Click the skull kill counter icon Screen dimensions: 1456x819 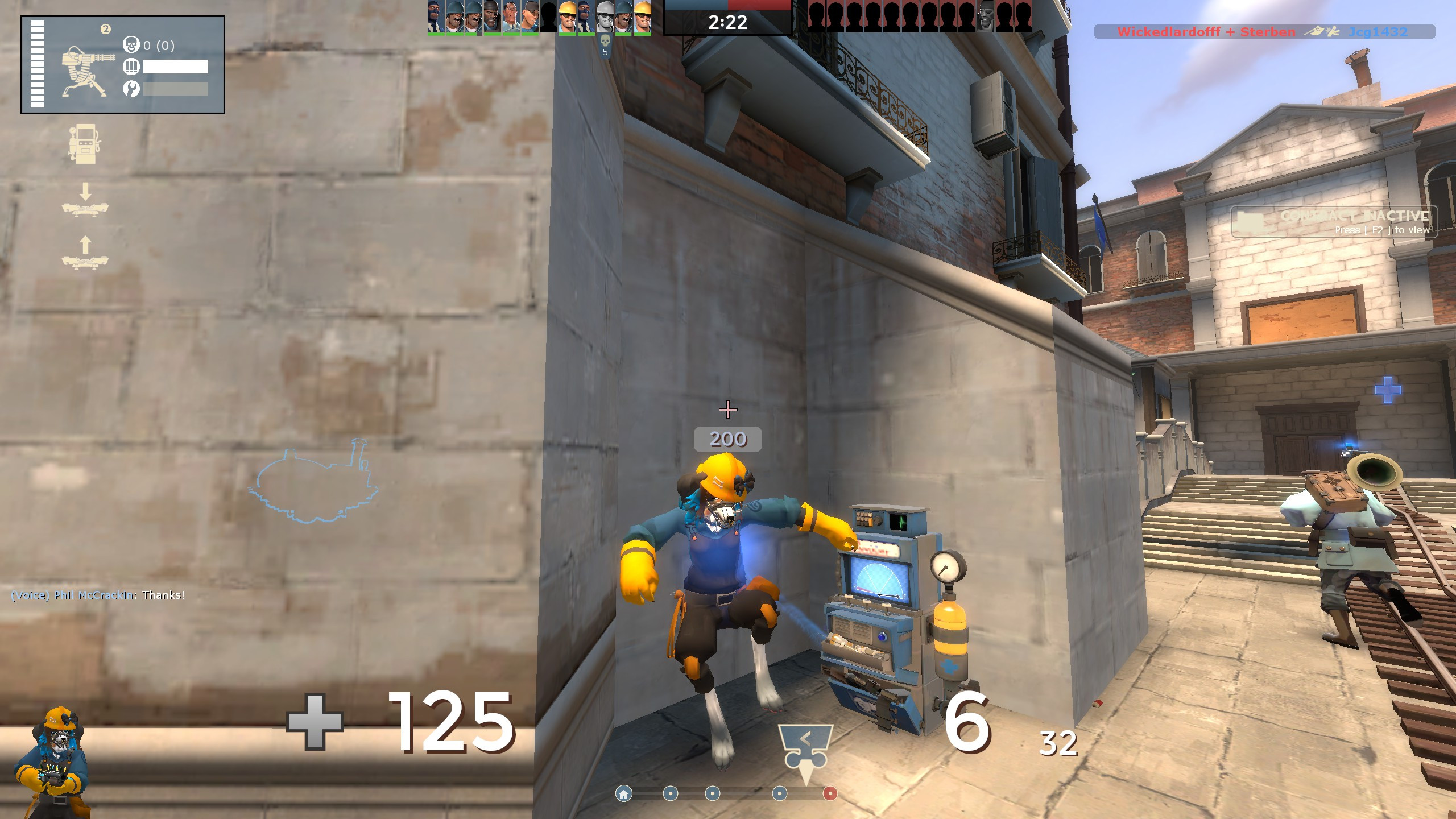131,44
